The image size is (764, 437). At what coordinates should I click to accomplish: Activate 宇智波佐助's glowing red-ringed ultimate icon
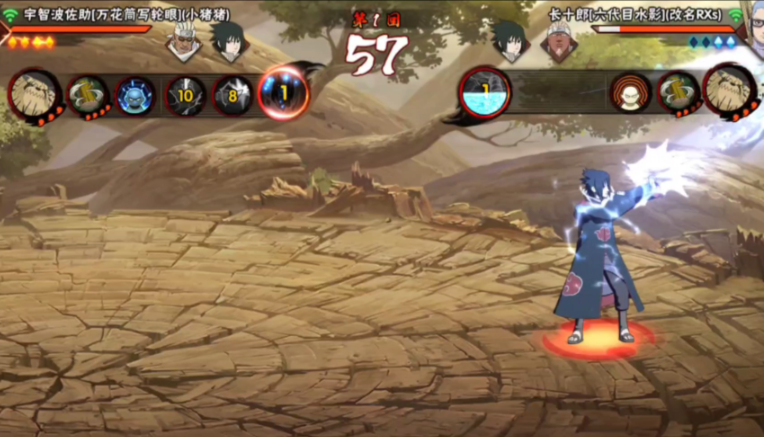(283, 93)
